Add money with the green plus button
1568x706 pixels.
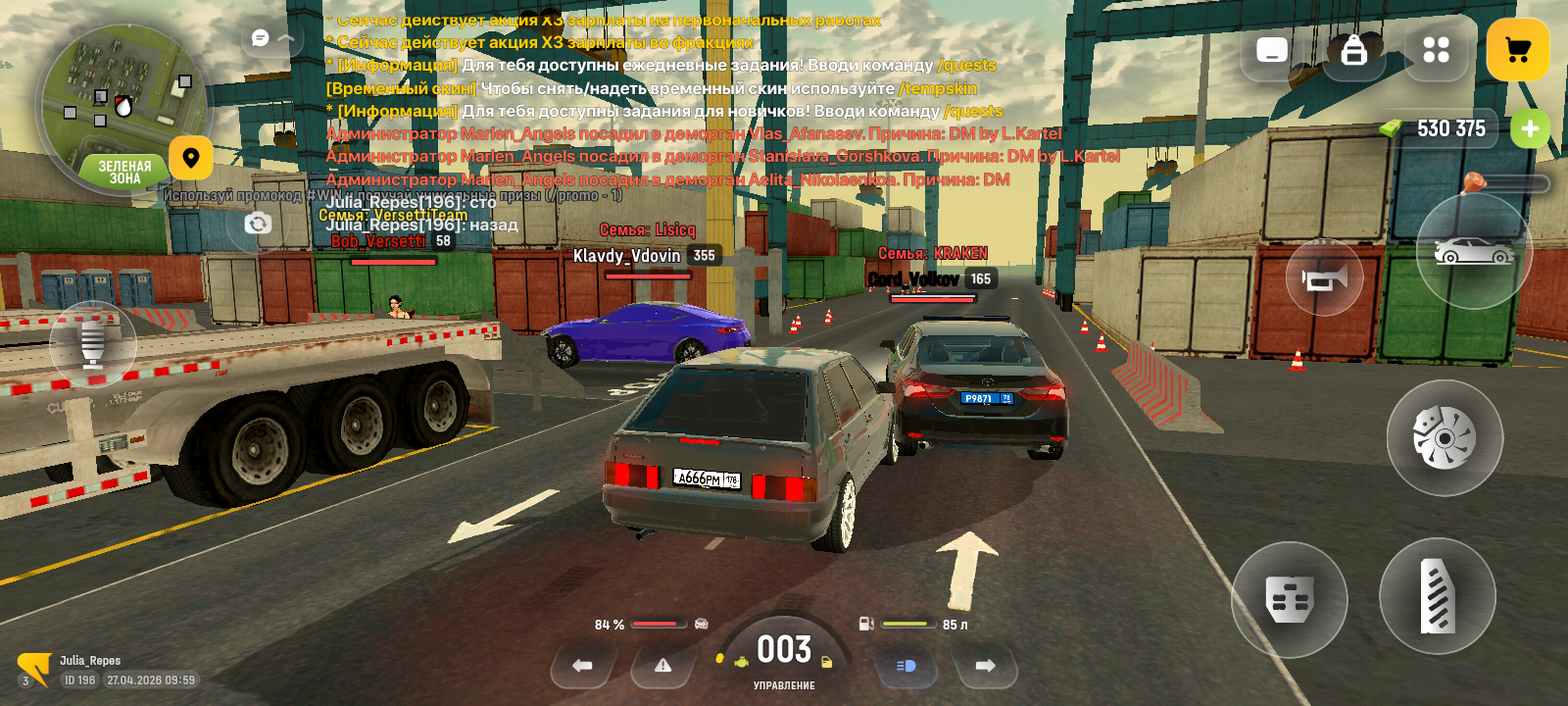coord(1530,128)
